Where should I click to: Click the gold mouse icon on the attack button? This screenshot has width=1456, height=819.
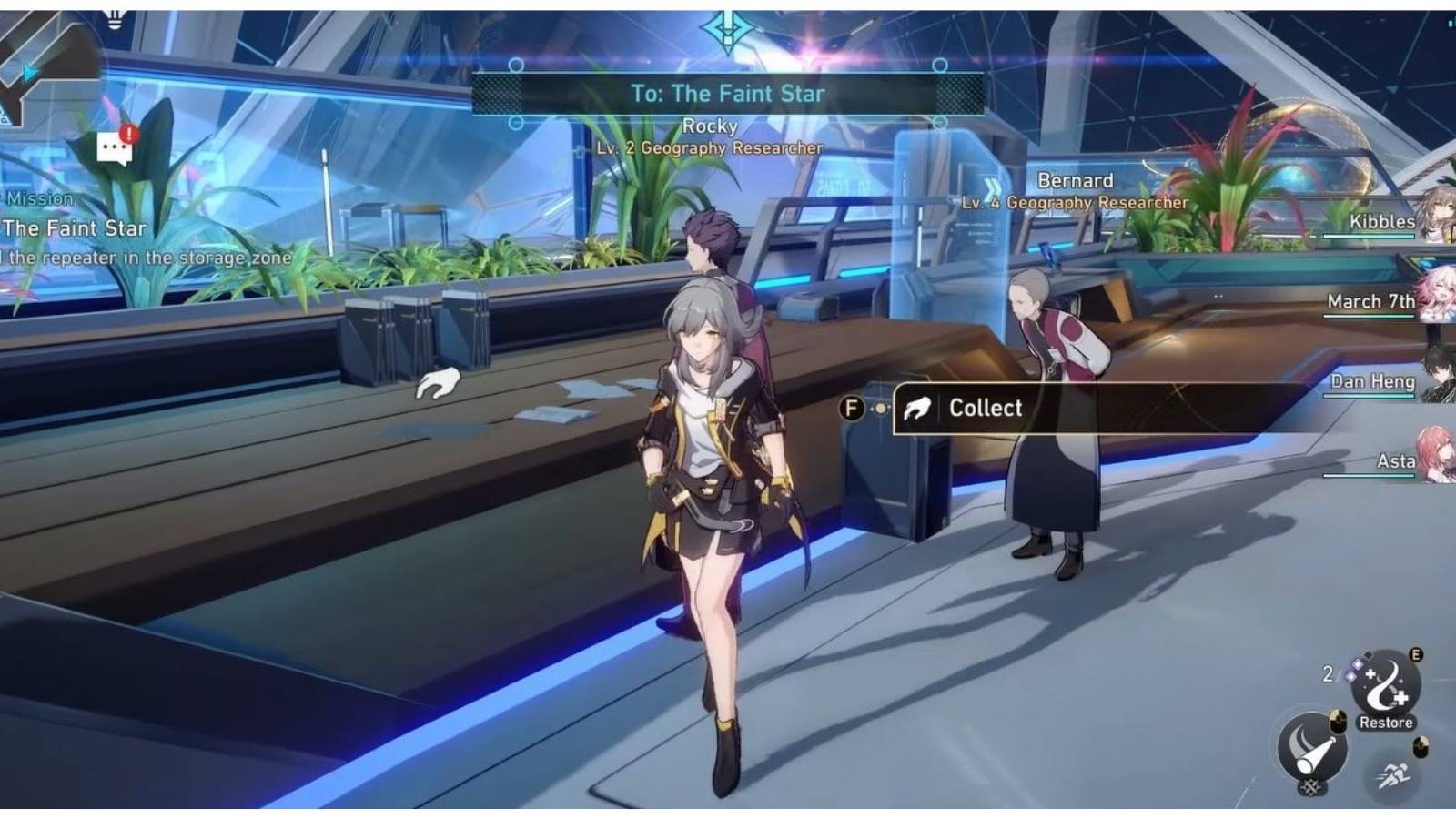1337,723
